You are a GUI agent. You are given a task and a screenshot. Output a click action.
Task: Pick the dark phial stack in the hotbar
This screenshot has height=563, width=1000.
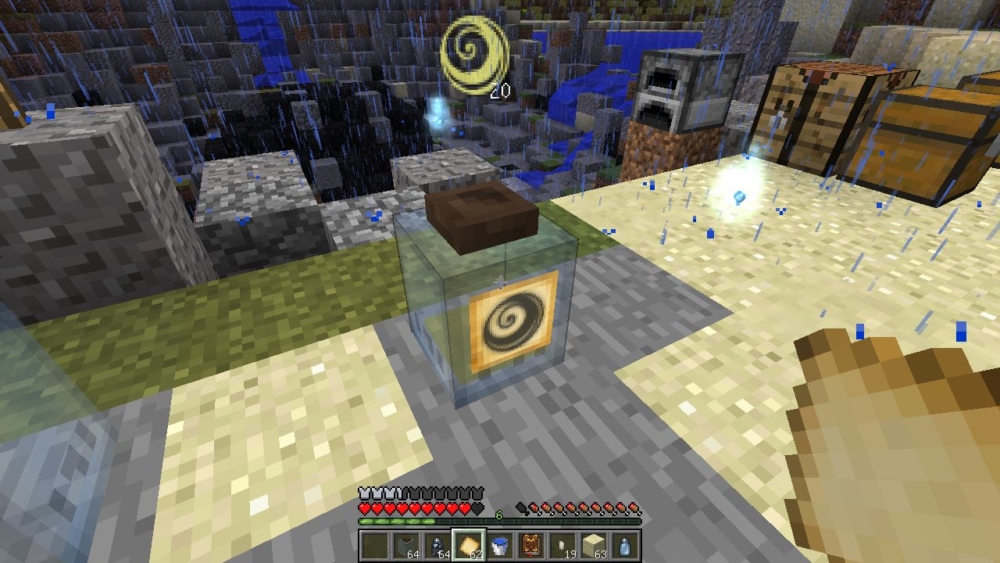click(x=436, y=546)
